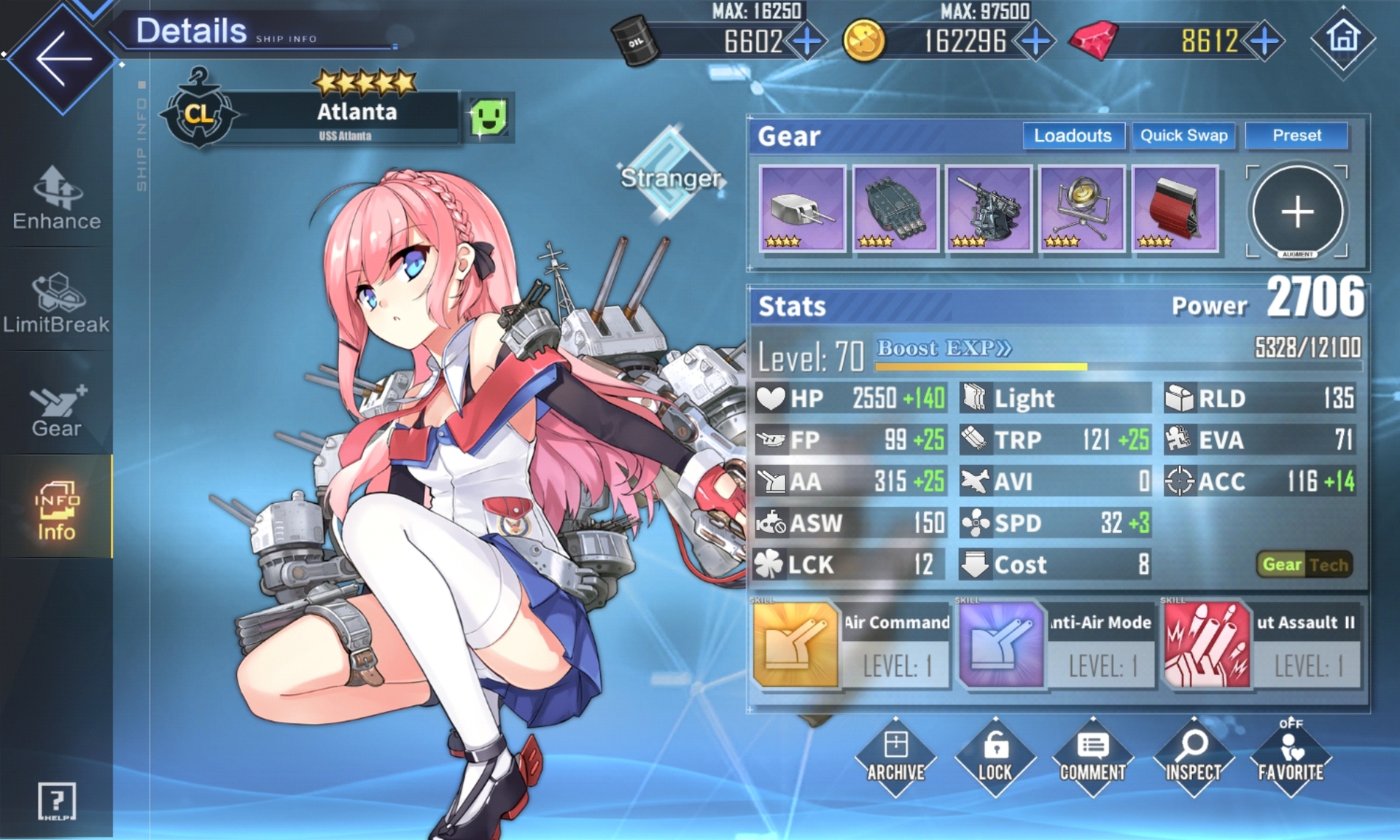Image resolution: width=1400 pixels, height=840 pixels.
Task: Return to the home screen
Action: 1343,38
